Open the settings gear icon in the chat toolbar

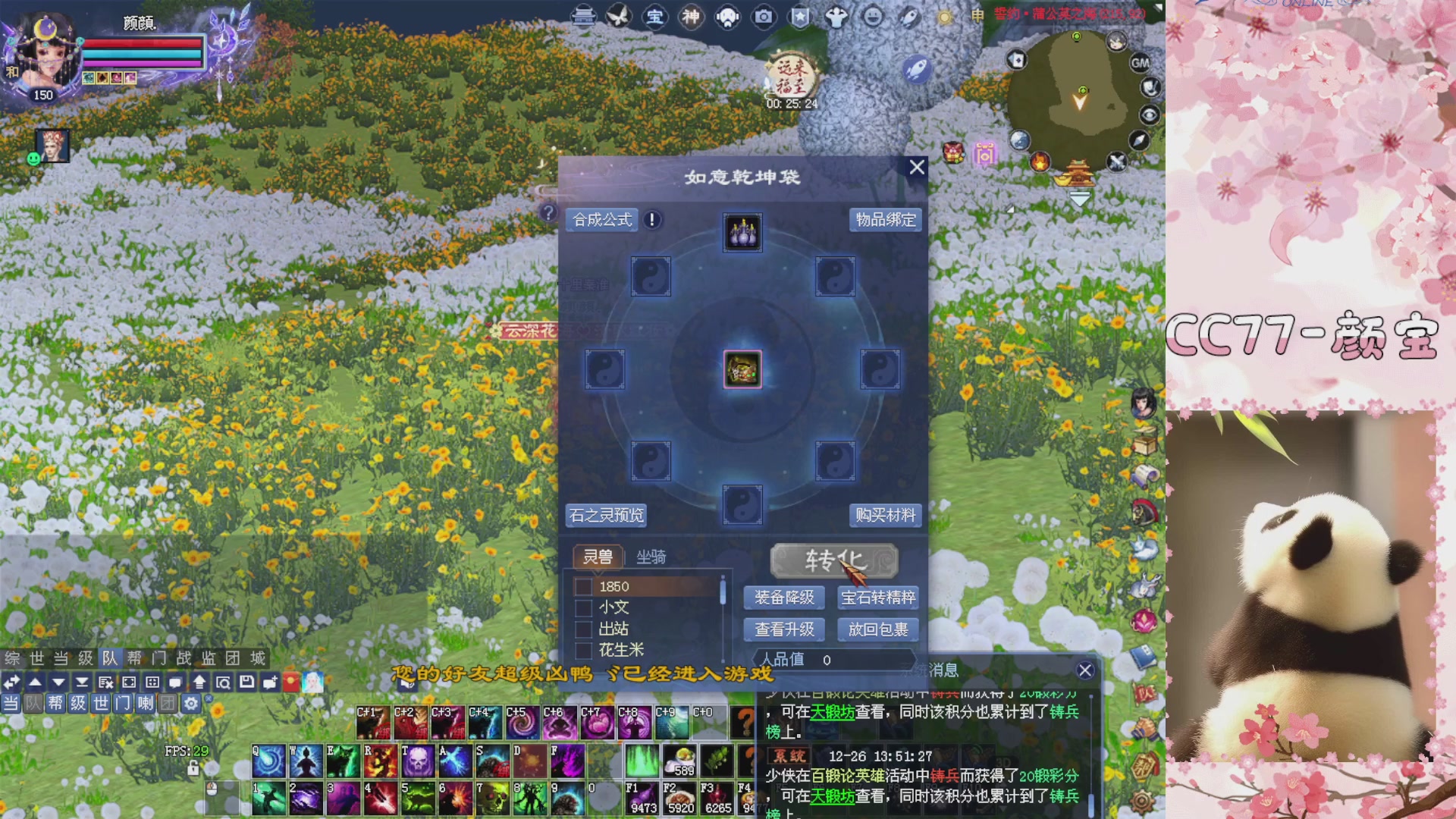(191, 703)
